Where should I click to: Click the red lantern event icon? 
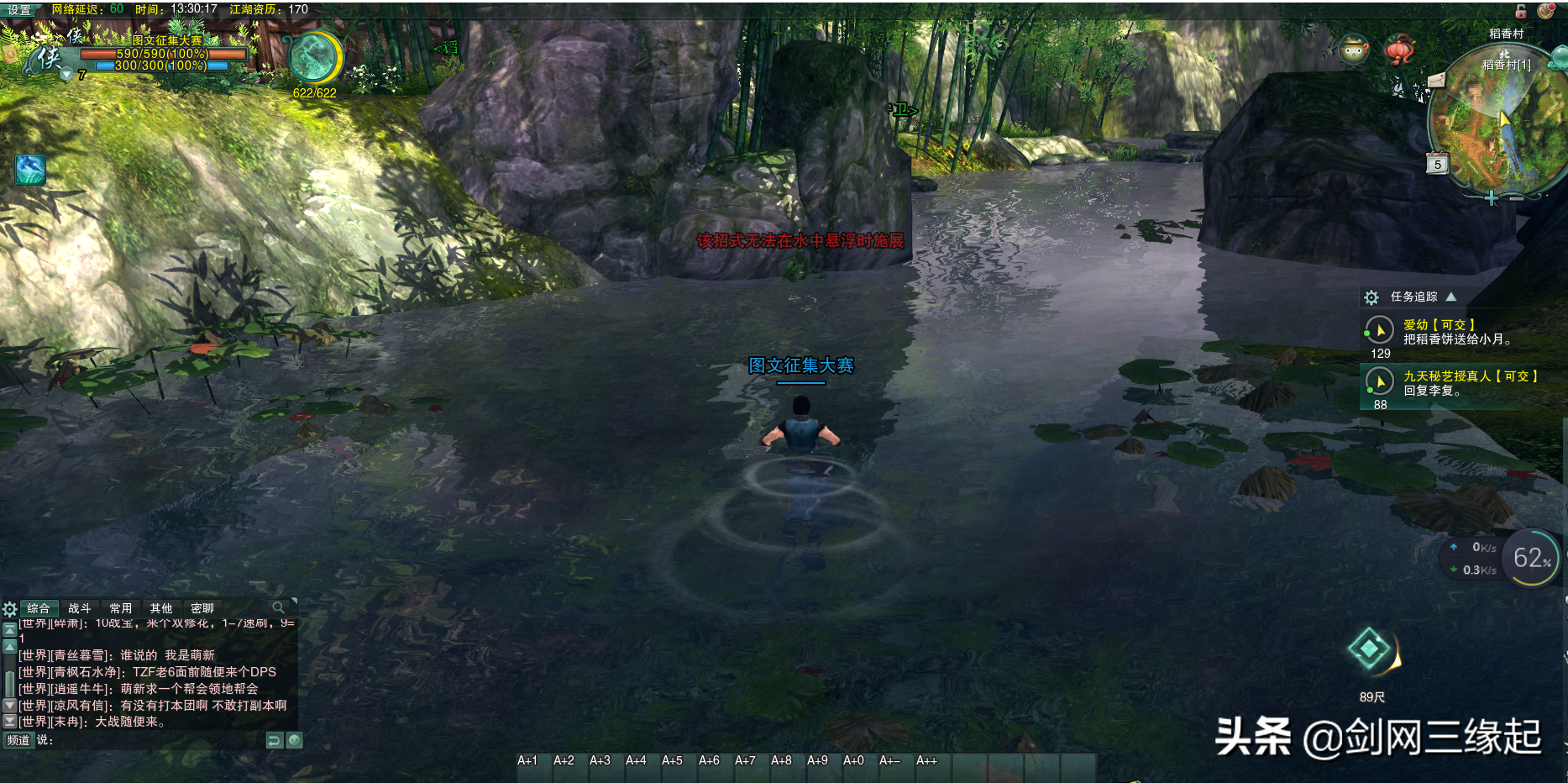click(x=1398, y=49)
